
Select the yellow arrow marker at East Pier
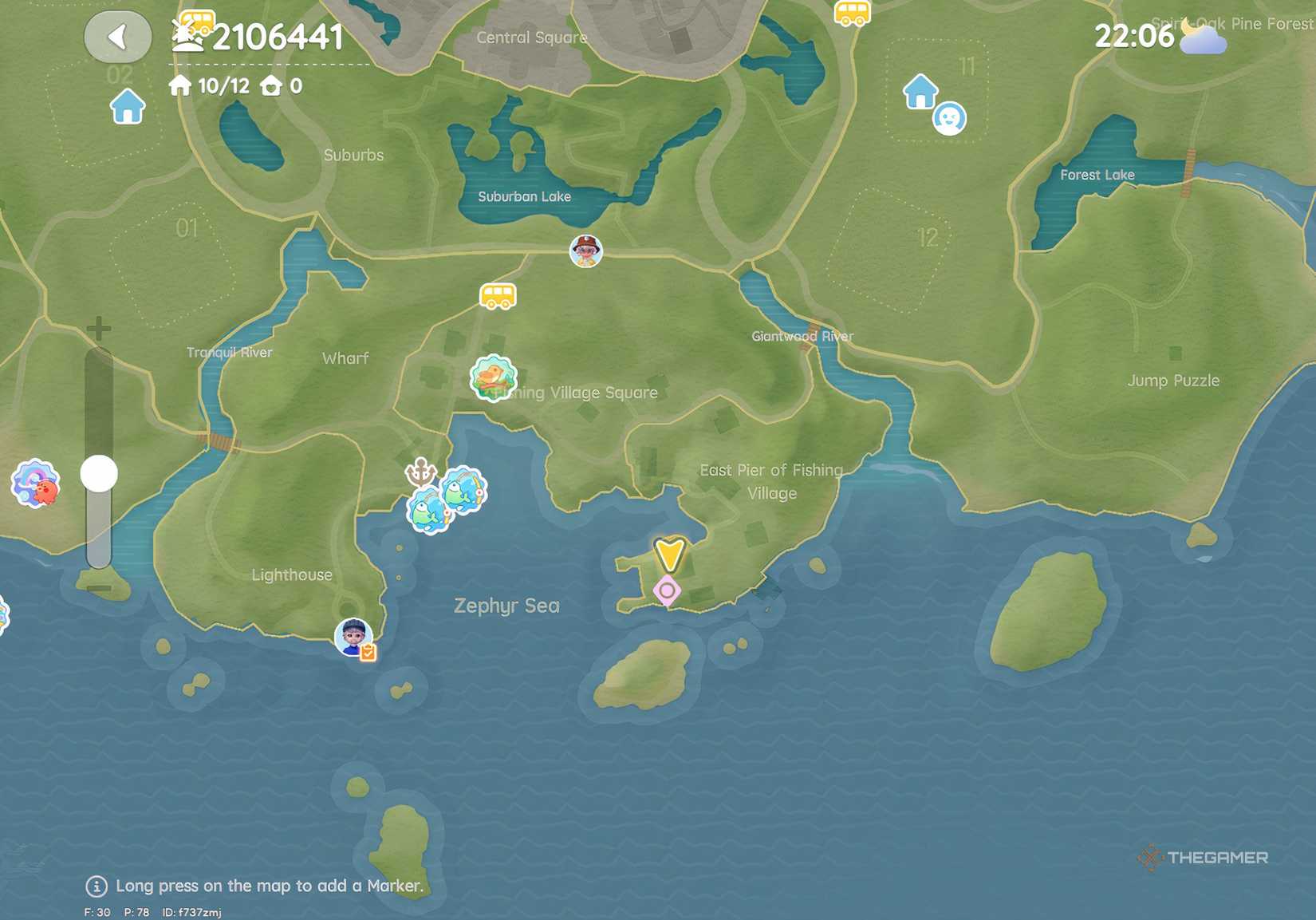point(668,553)
